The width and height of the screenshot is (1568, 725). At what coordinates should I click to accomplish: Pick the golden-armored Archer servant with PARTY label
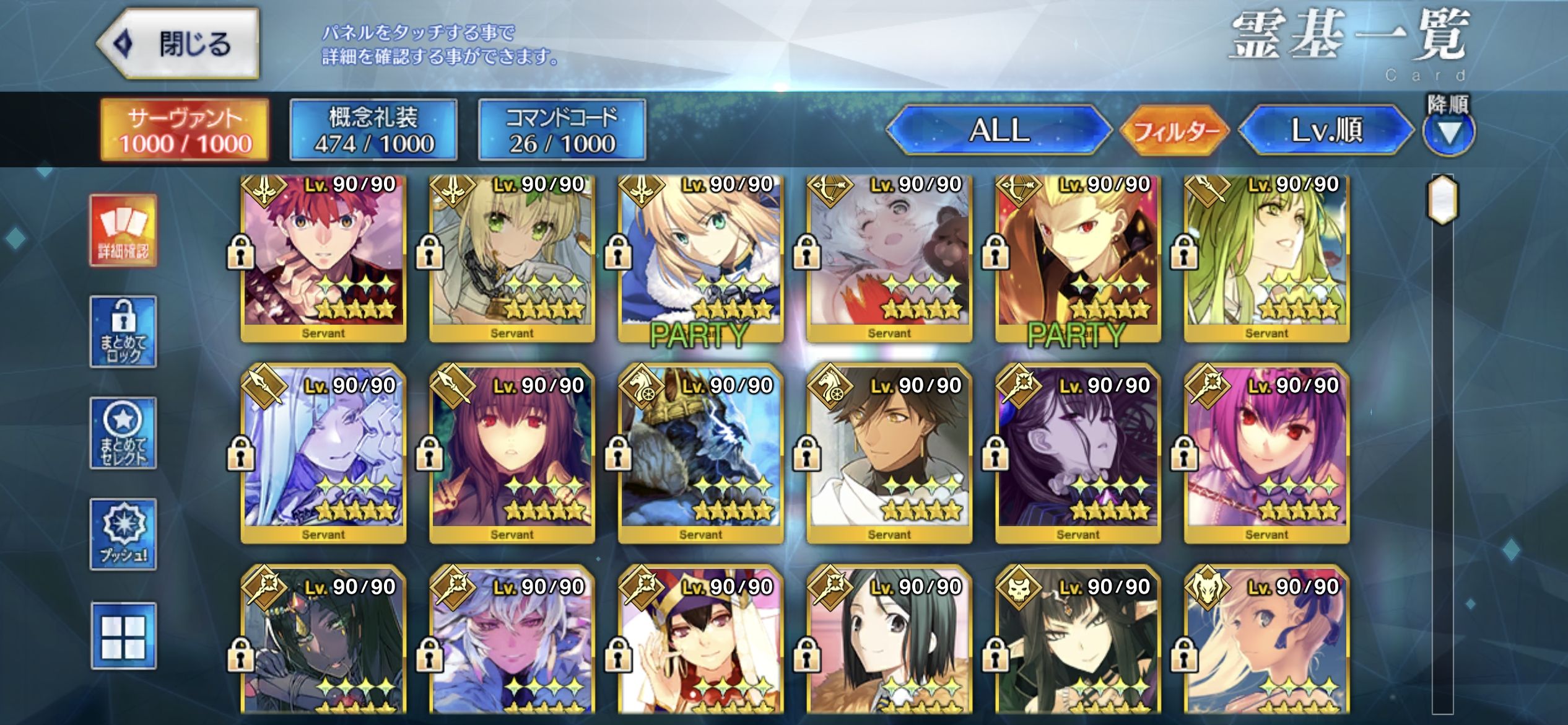[x=1078, y=257]
